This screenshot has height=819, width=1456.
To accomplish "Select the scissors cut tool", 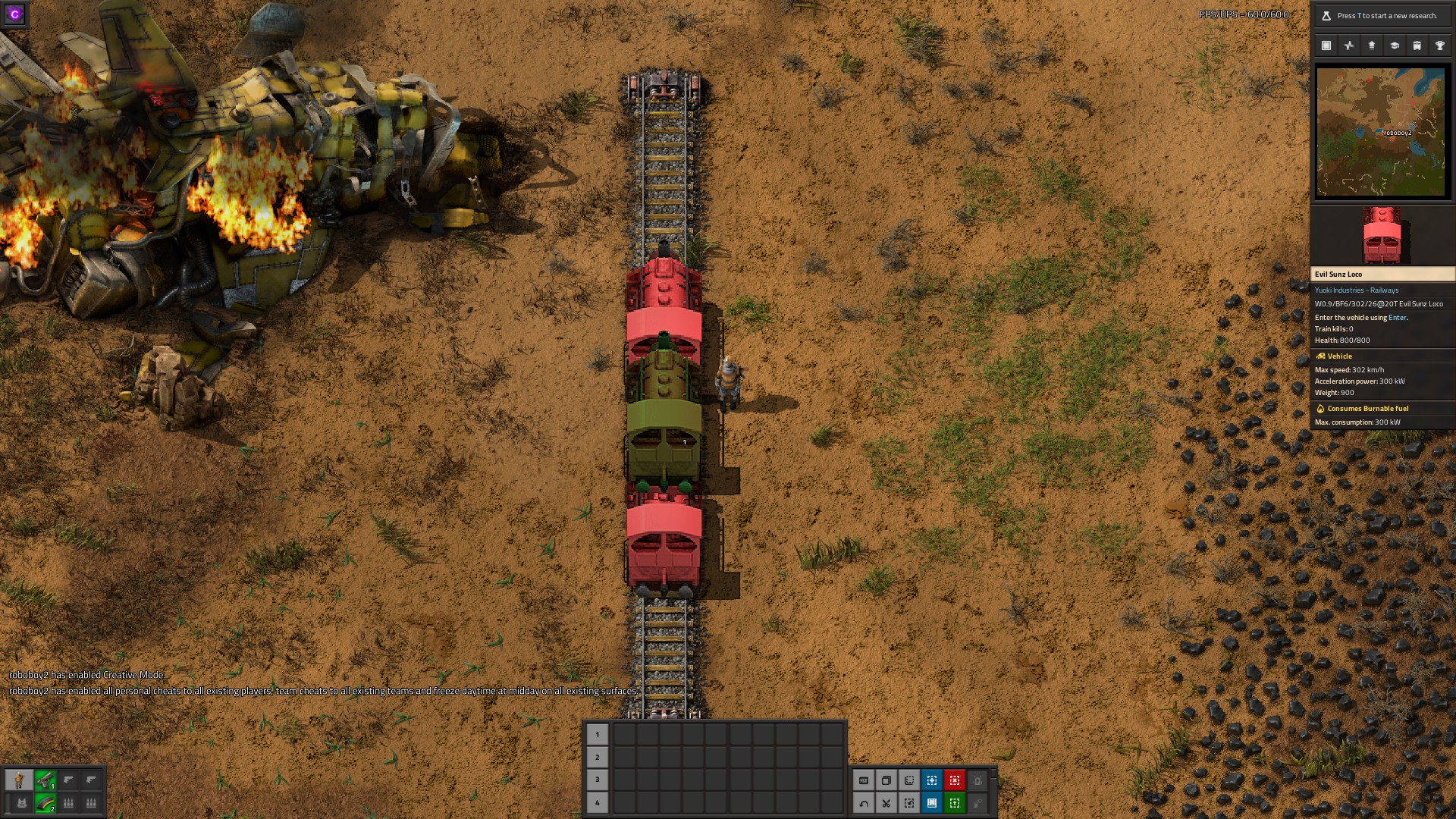I will (x=886, y=803).
